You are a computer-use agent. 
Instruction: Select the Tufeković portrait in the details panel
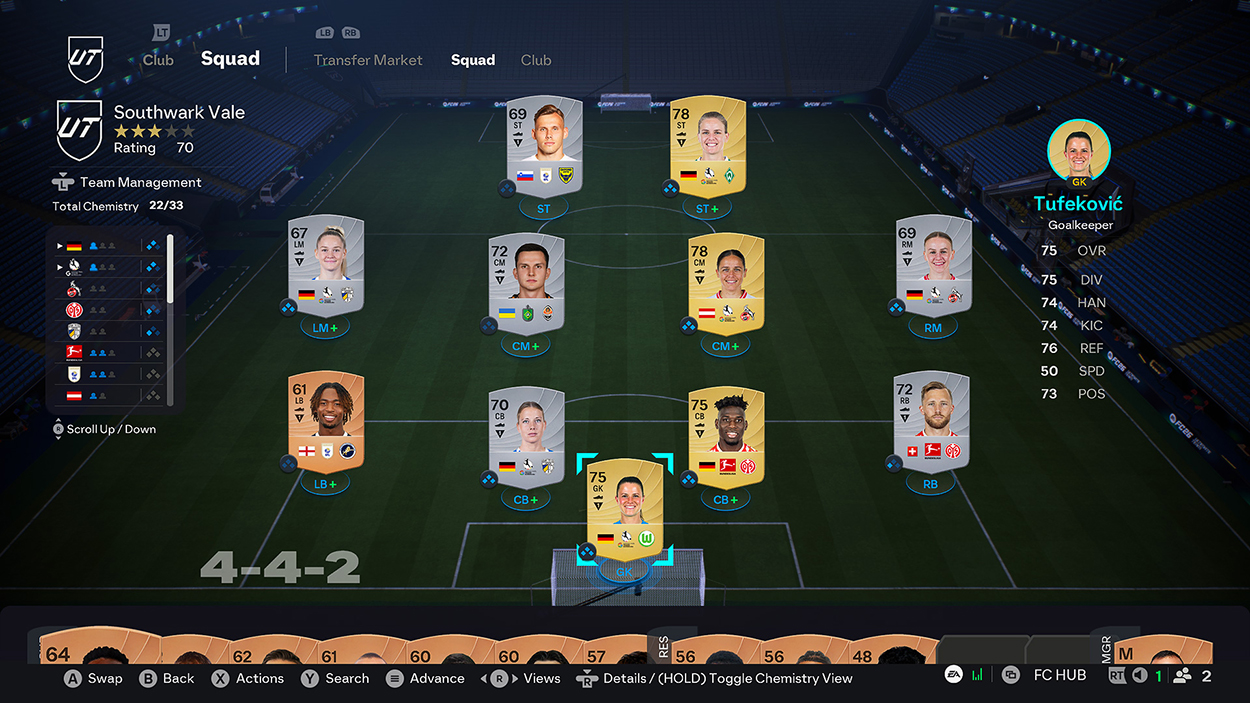point(1078,150)
